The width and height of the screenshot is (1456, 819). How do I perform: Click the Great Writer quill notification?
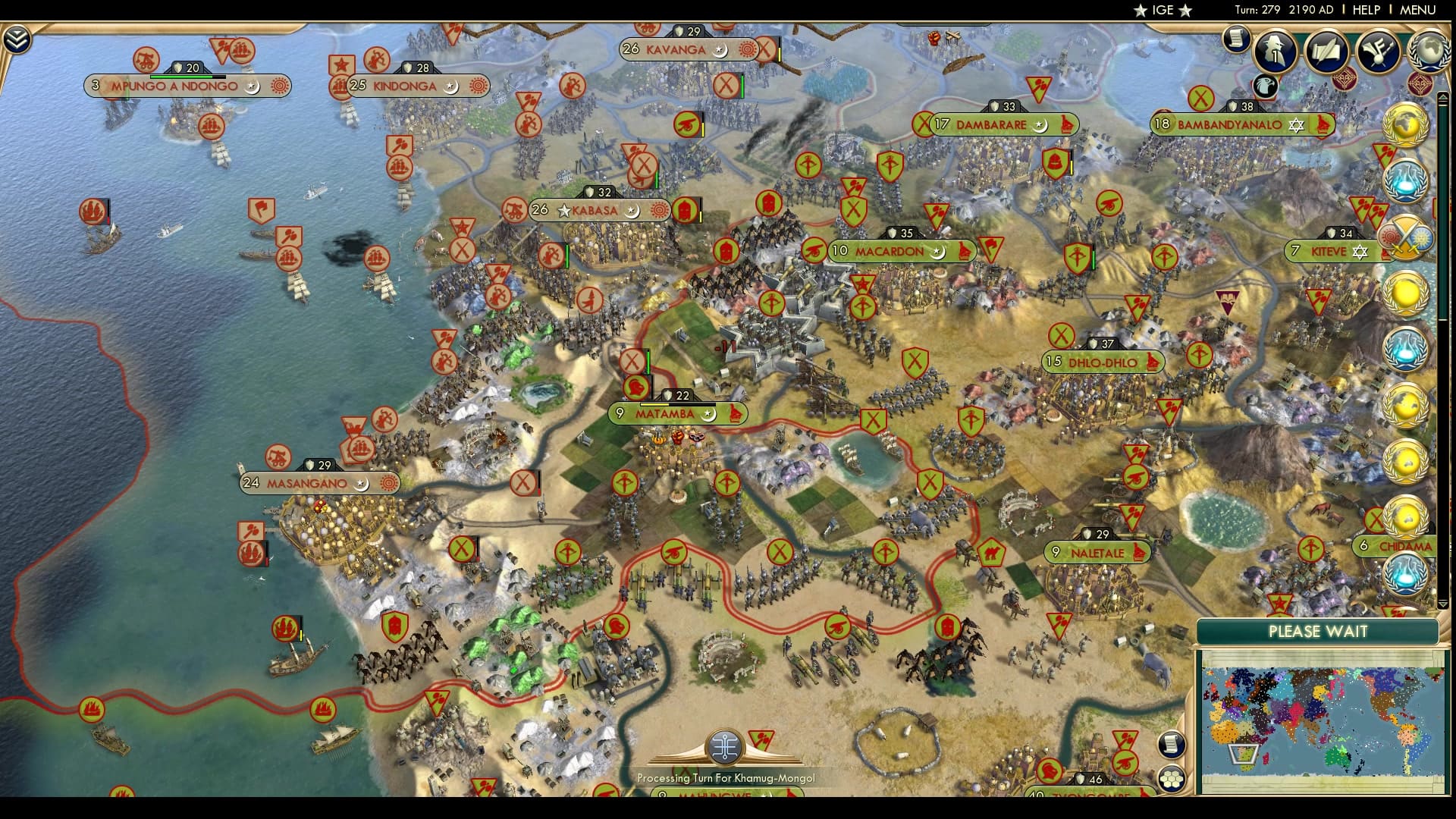(1326, 51)
